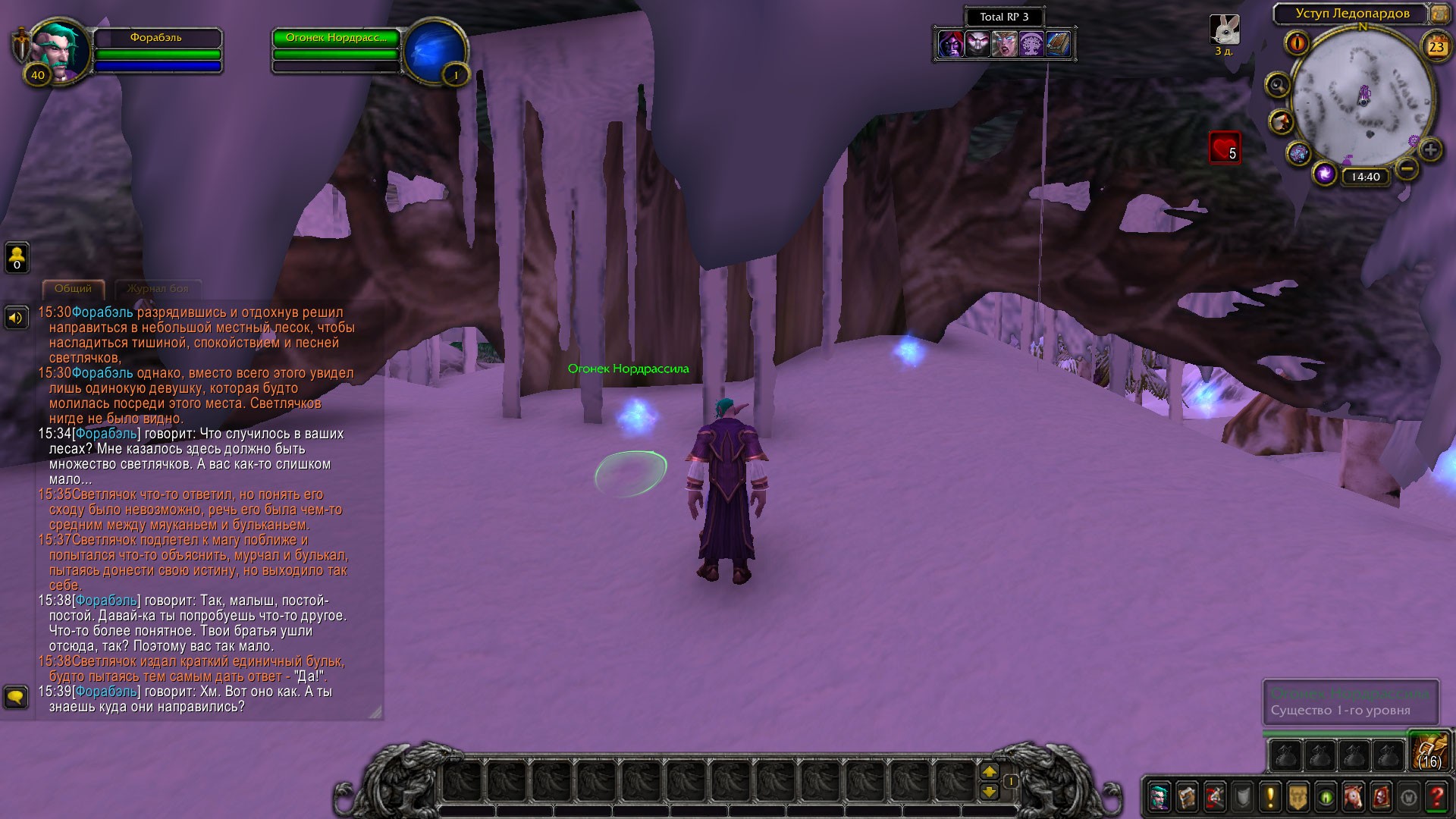
Task: Click the white rabbit buff icon
Action: coord(1224,30)
